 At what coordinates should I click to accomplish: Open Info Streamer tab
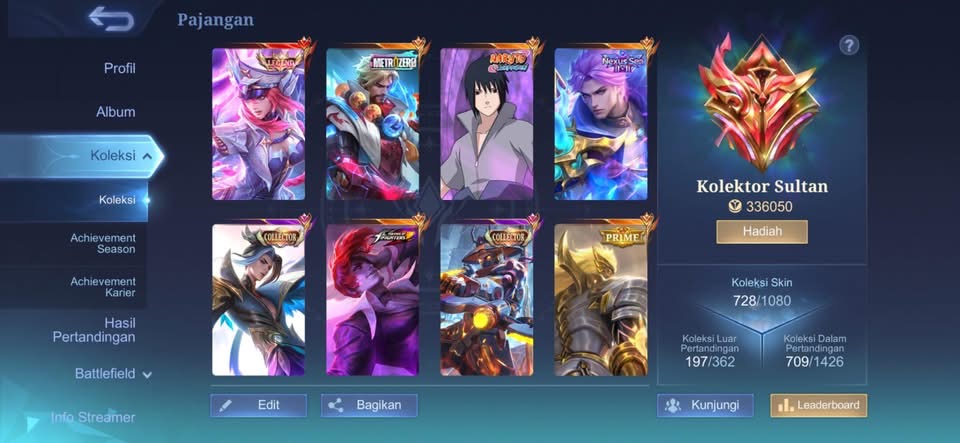(x=93, y=417)
